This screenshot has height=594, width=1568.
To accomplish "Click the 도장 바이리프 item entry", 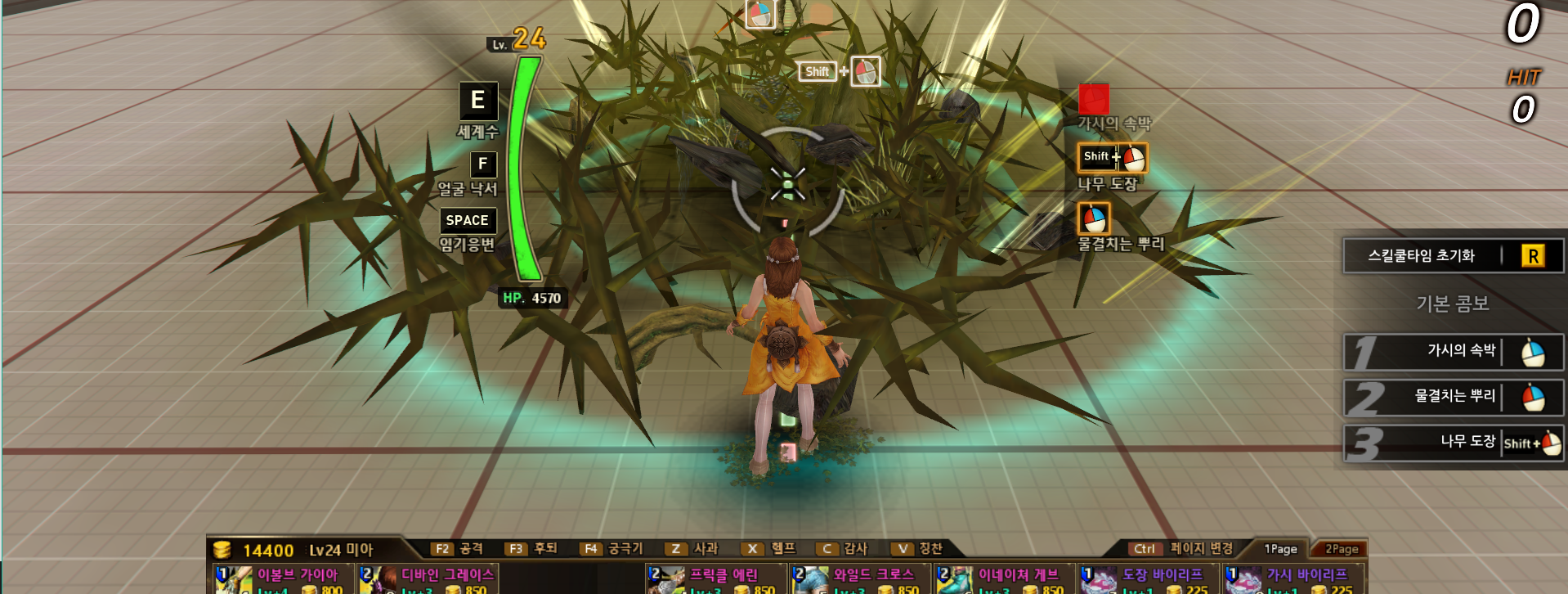I will [1148, 579].
